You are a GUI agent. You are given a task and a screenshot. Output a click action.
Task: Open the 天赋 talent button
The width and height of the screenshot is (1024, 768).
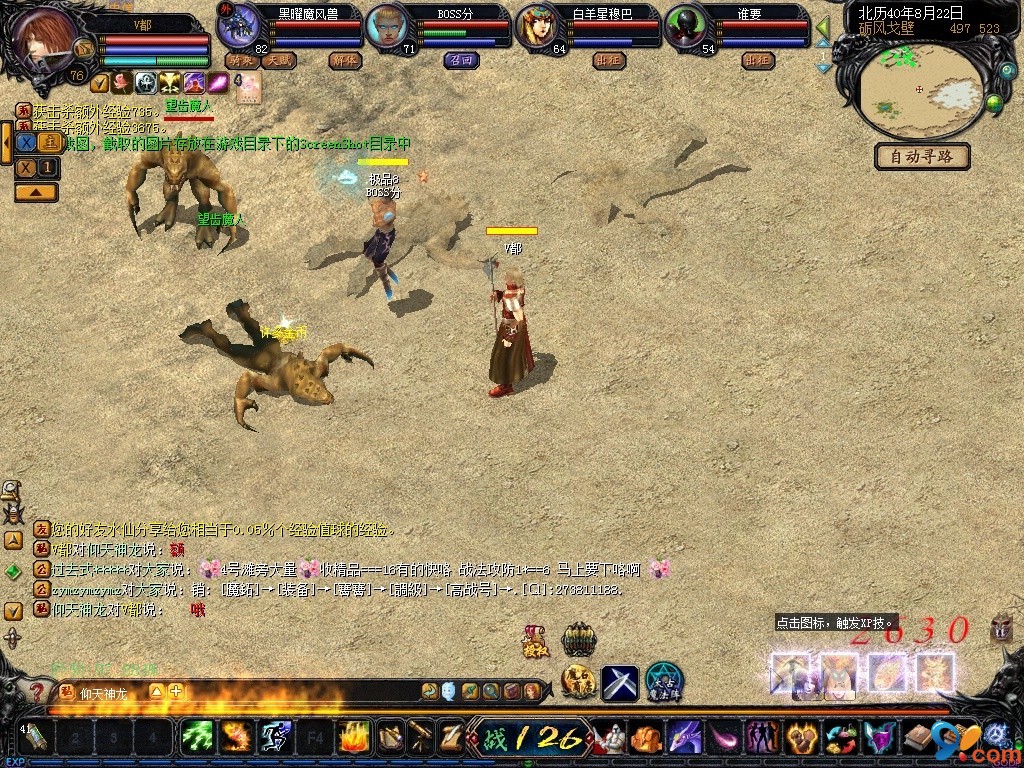point(279,60)
